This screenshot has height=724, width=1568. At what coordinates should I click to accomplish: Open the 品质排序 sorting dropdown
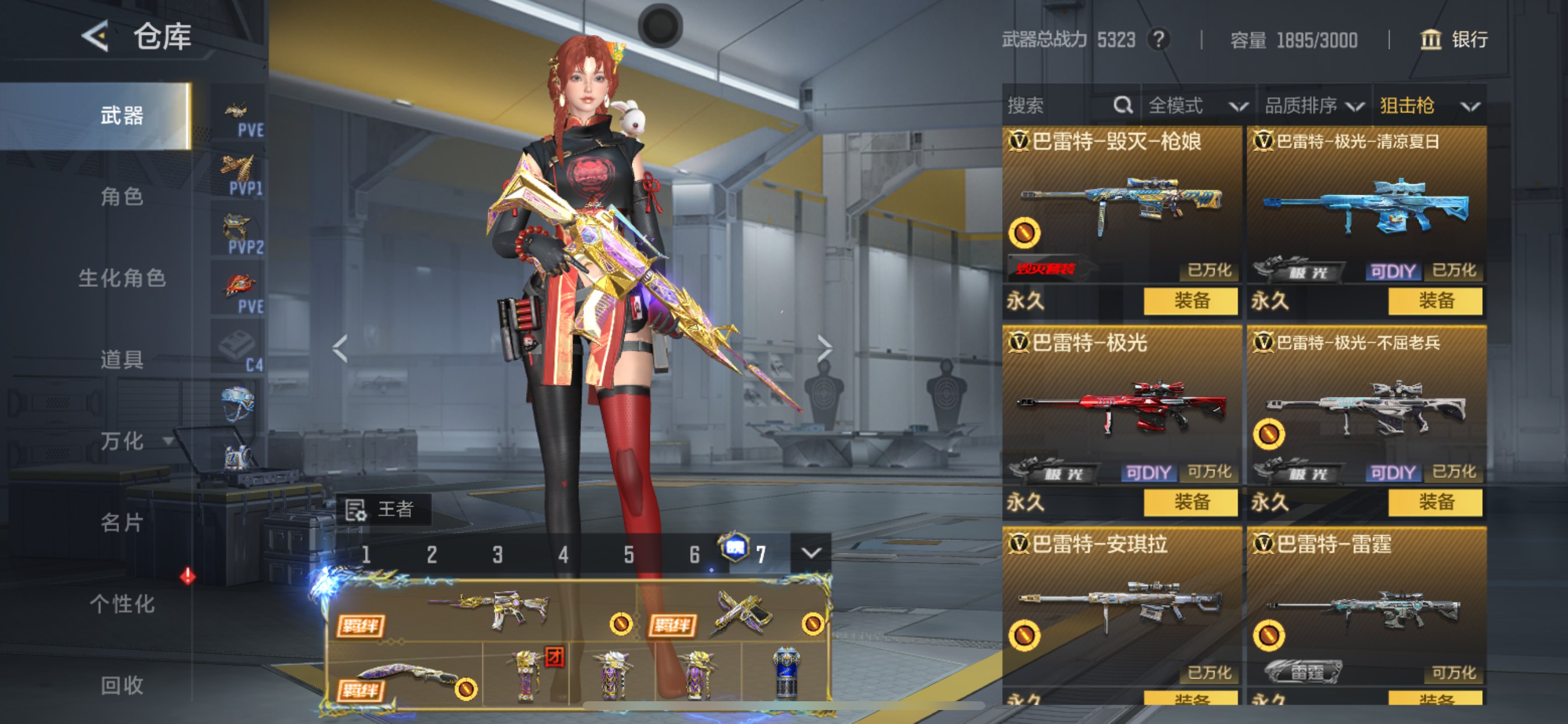1315,105
